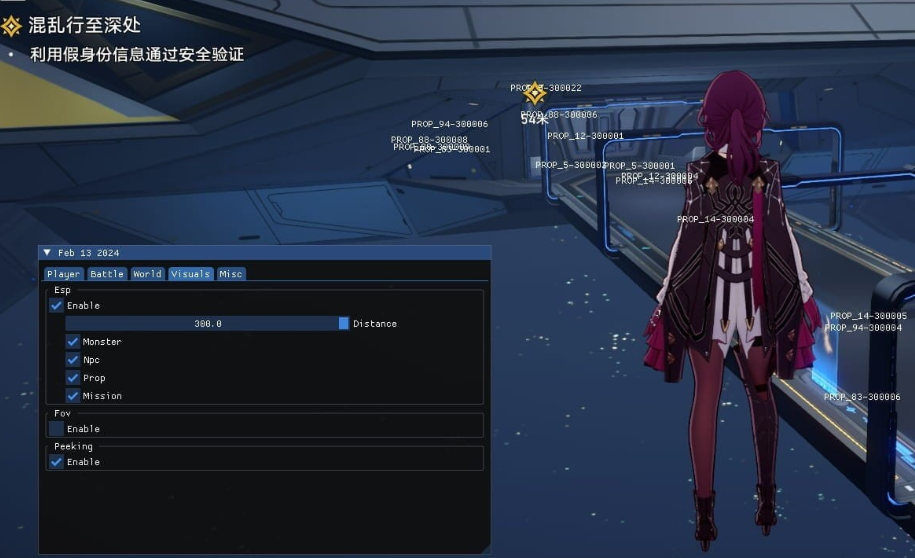Show the Visuals tab

[x=190, y=274]
